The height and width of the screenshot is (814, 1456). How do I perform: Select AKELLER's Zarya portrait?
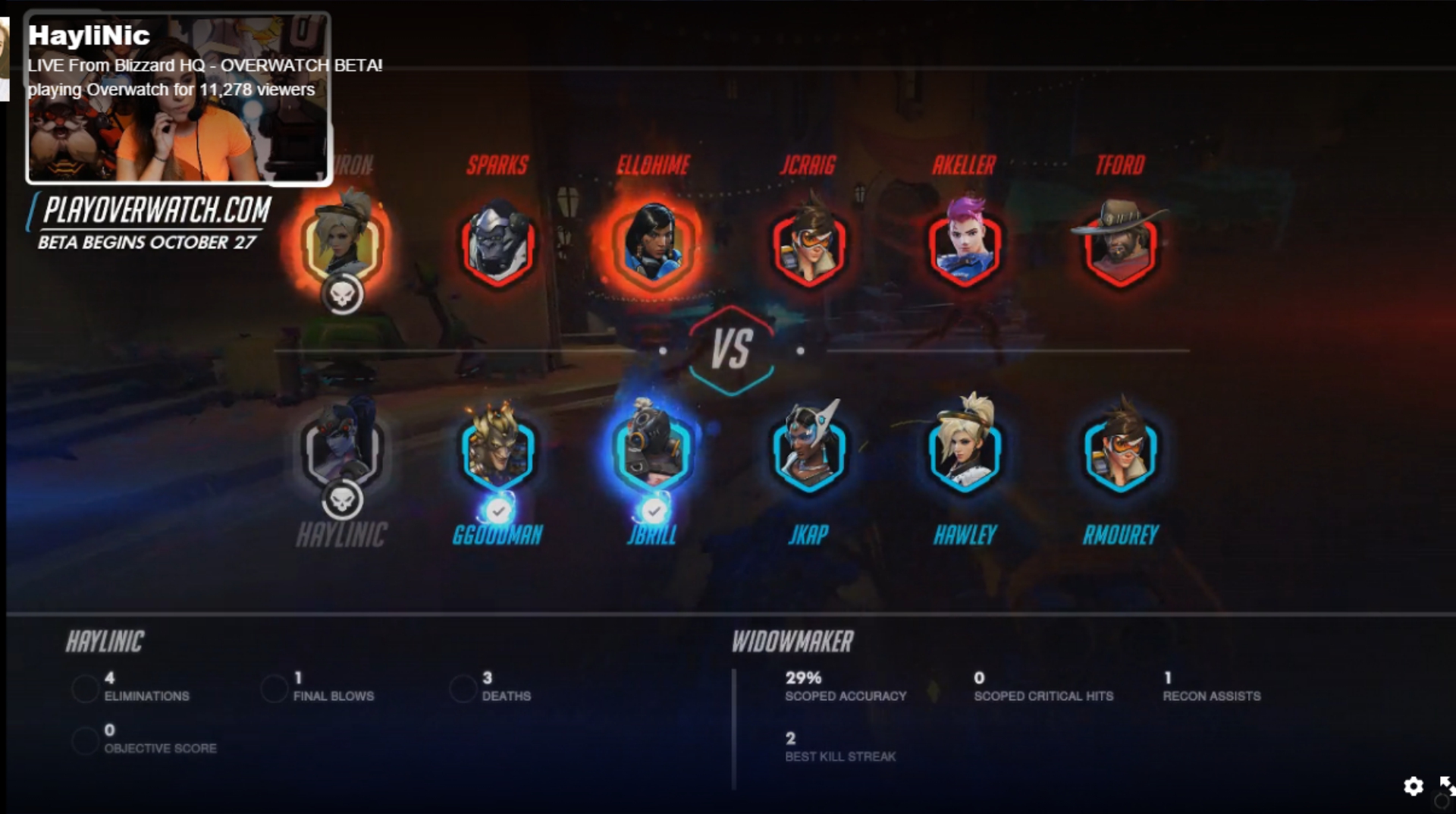coord(965,244)
